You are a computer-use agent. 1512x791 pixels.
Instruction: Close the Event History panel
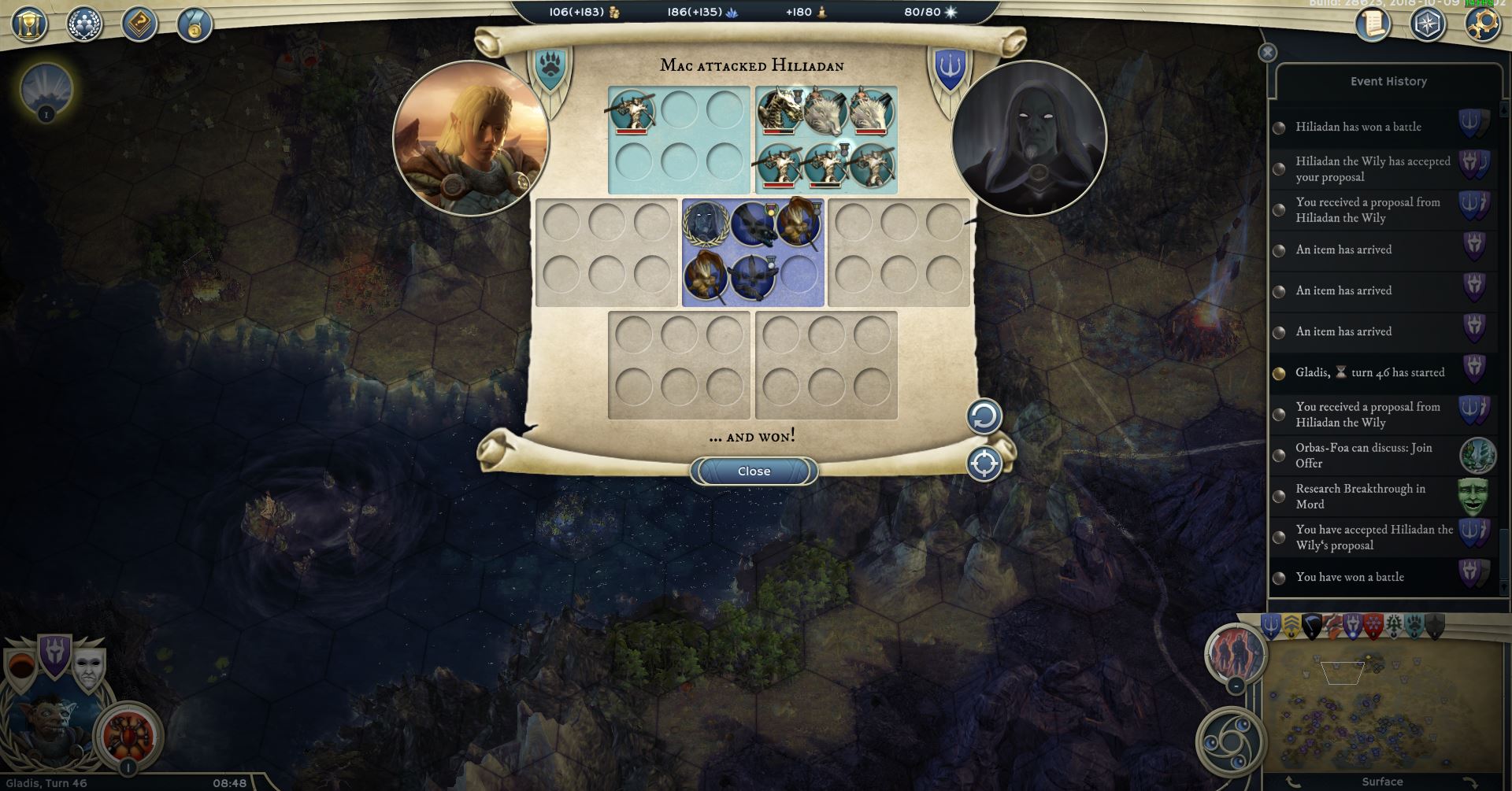point(1267,53)
